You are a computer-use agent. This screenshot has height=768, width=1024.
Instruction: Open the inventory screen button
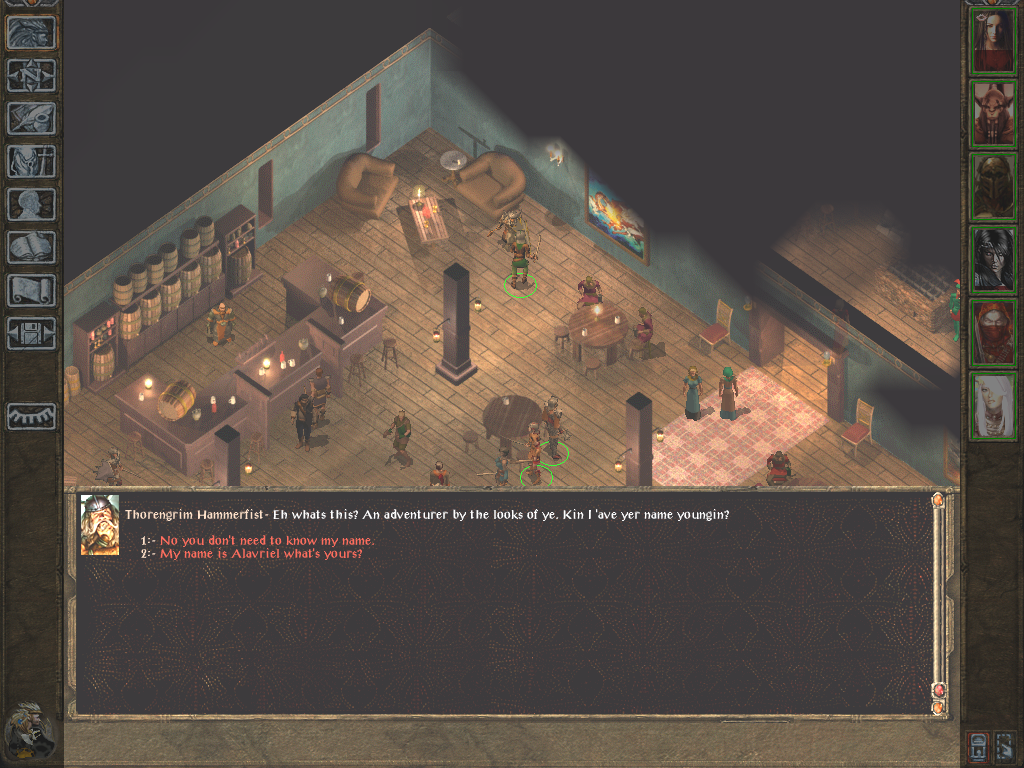(31, 161)
